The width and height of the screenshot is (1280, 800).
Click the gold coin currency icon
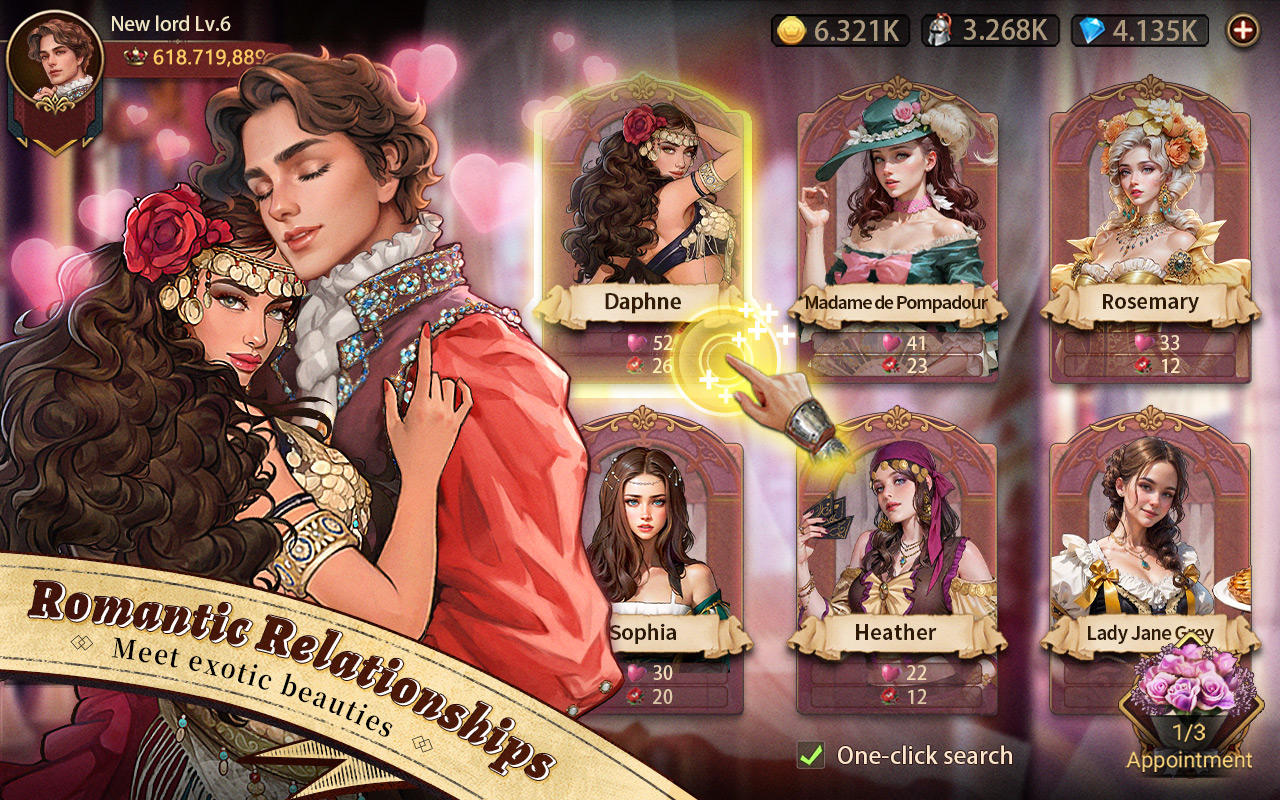pos(793,30)
